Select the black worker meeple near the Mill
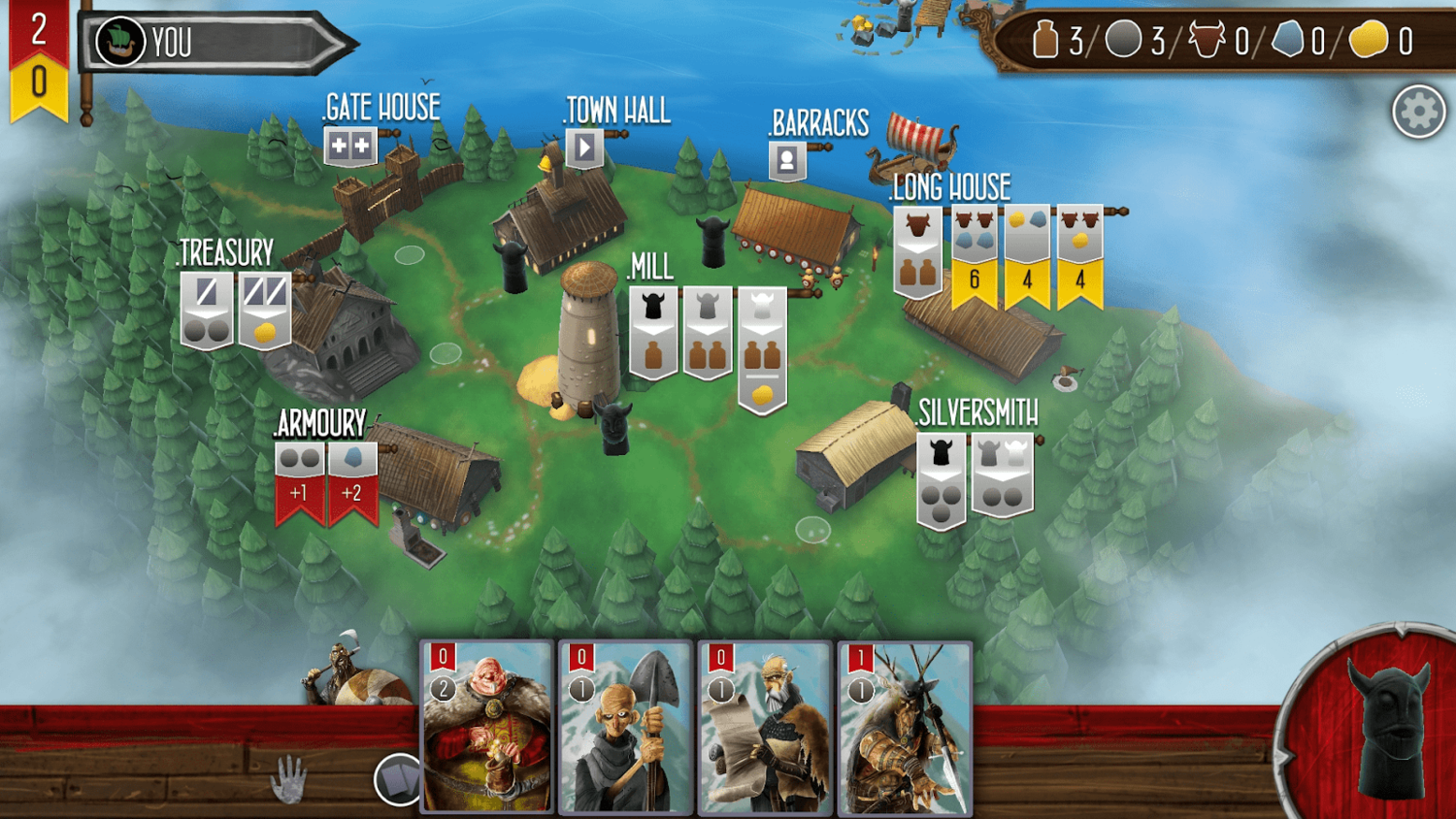The width and height of the screenshot is (1456, 819). [x=613, y=427]
